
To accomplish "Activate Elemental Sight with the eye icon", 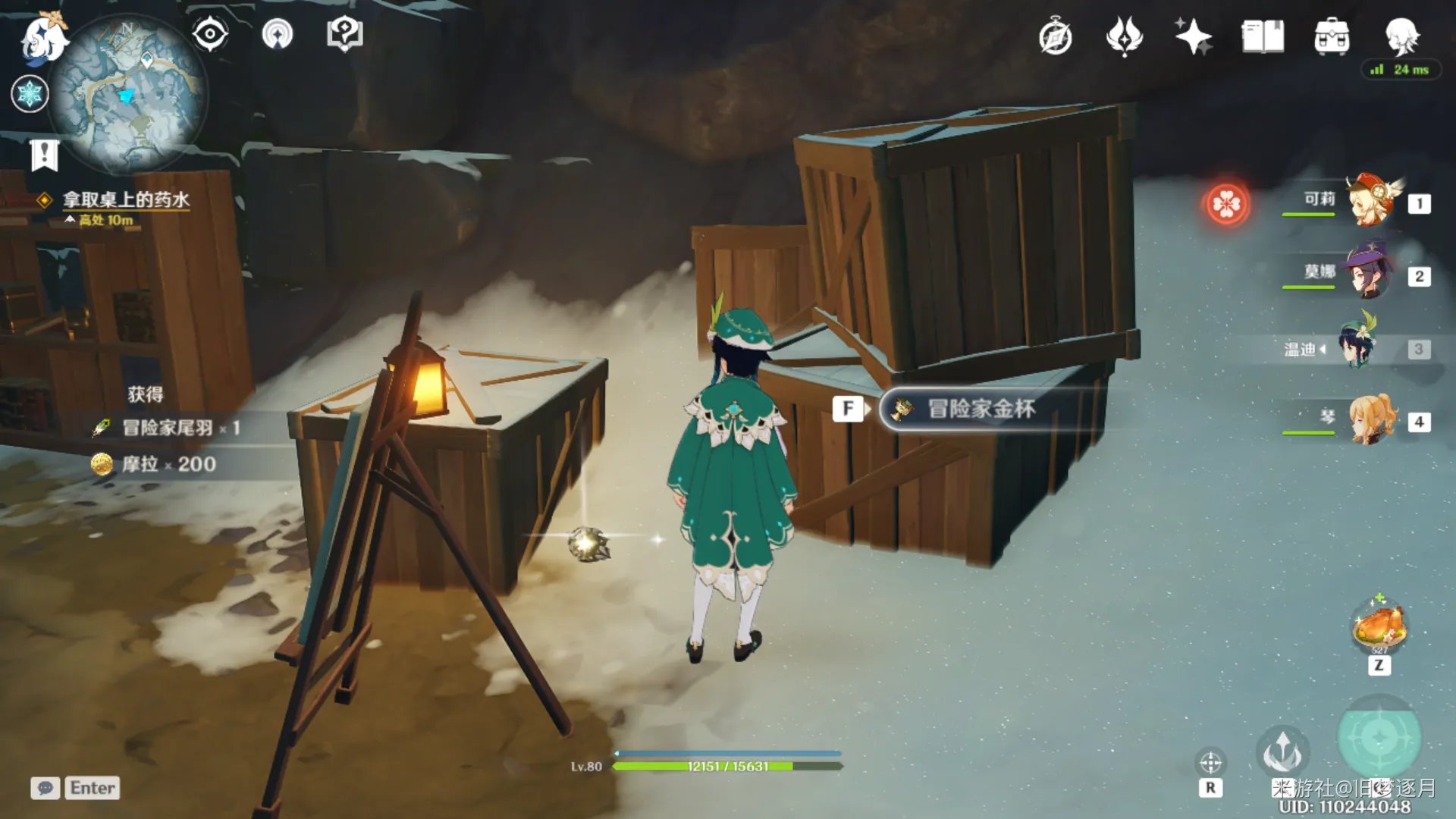I will tap(209, 33).
